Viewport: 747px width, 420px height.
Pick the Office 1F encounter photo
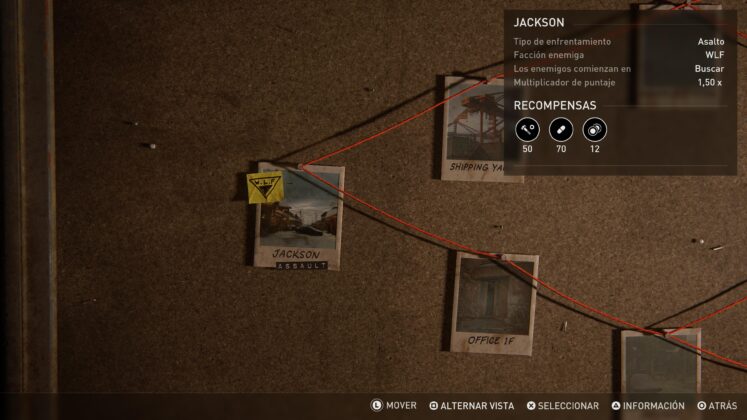point(495,303)
